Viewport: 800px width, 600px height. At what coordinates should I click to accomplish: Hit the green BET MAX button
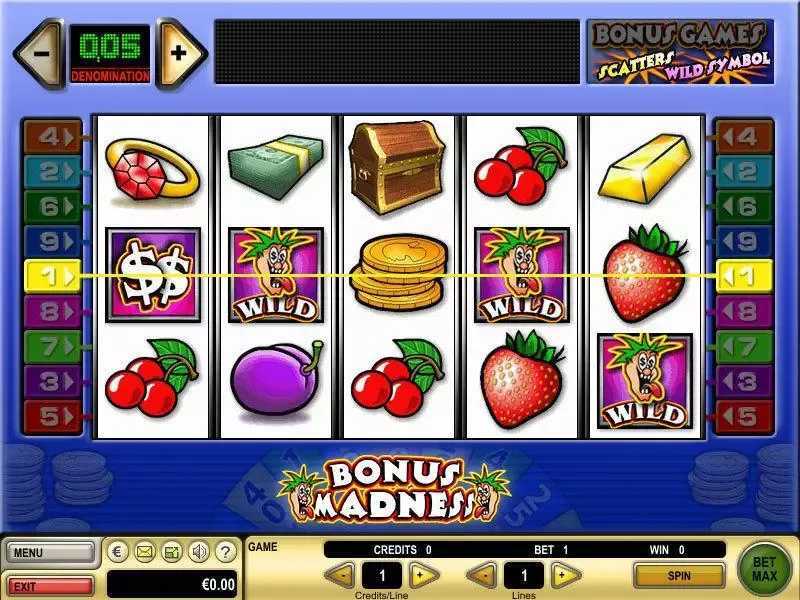tap(764, 566)
